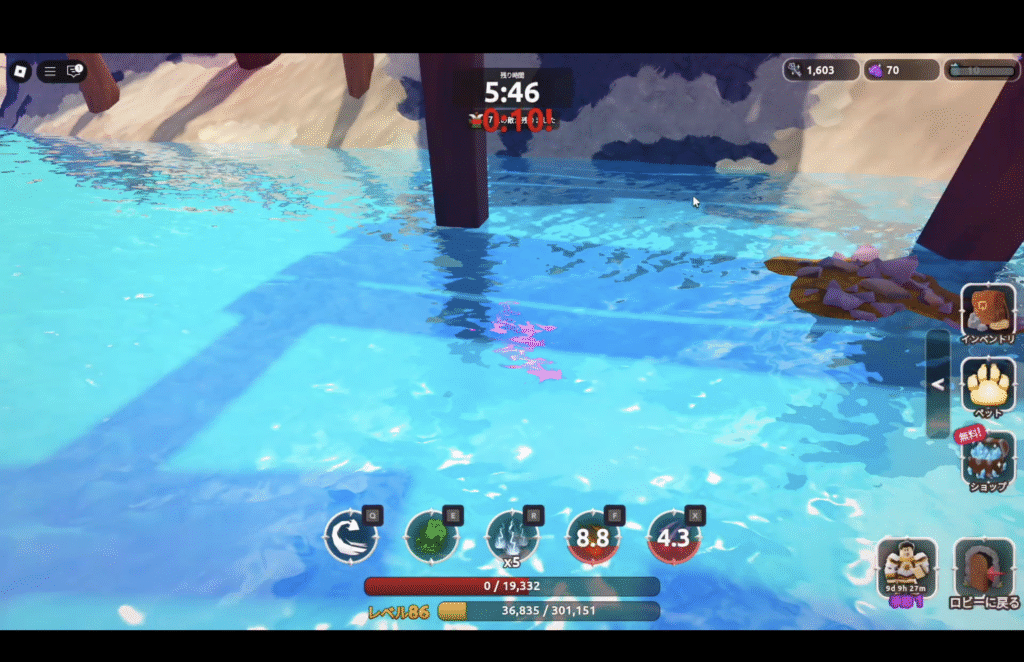Open the Roblox logo menu

20,71
